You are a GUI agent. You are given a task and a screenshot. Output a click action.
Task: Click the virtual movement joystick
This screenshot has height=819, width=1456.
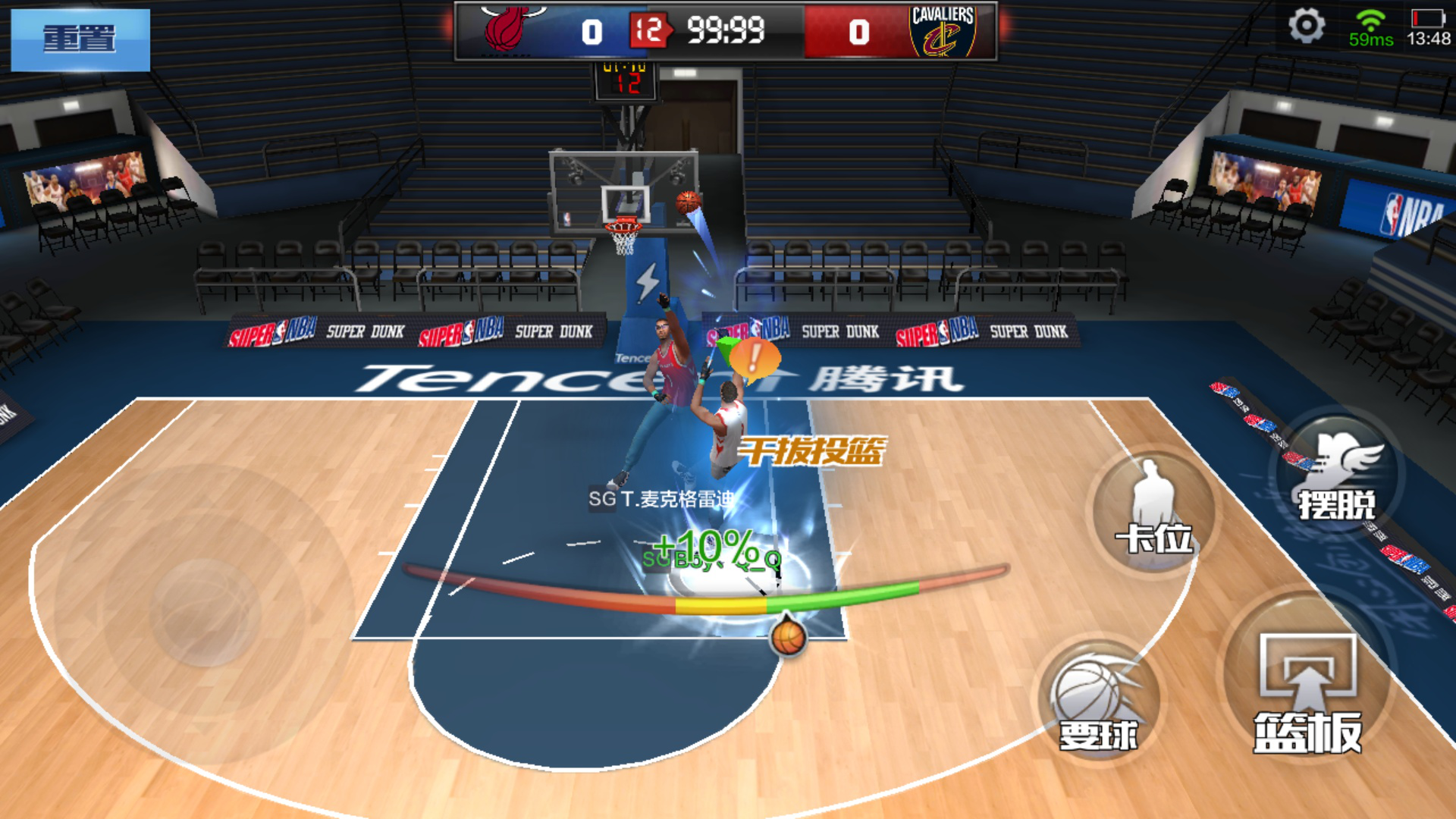pyautogui.click(x=205, y=613)
